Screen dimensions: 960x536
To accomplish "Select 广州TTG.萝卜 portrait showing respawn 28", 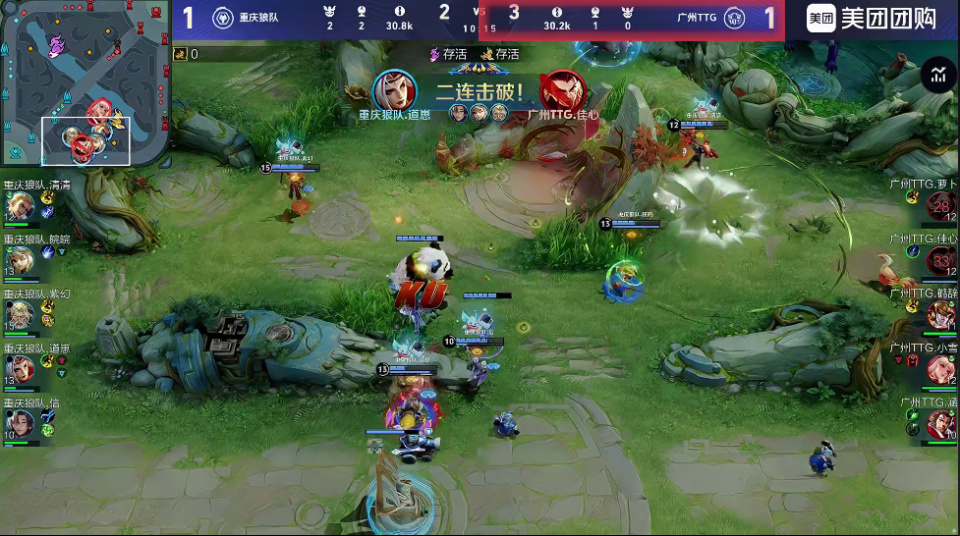I will point(941,207).
